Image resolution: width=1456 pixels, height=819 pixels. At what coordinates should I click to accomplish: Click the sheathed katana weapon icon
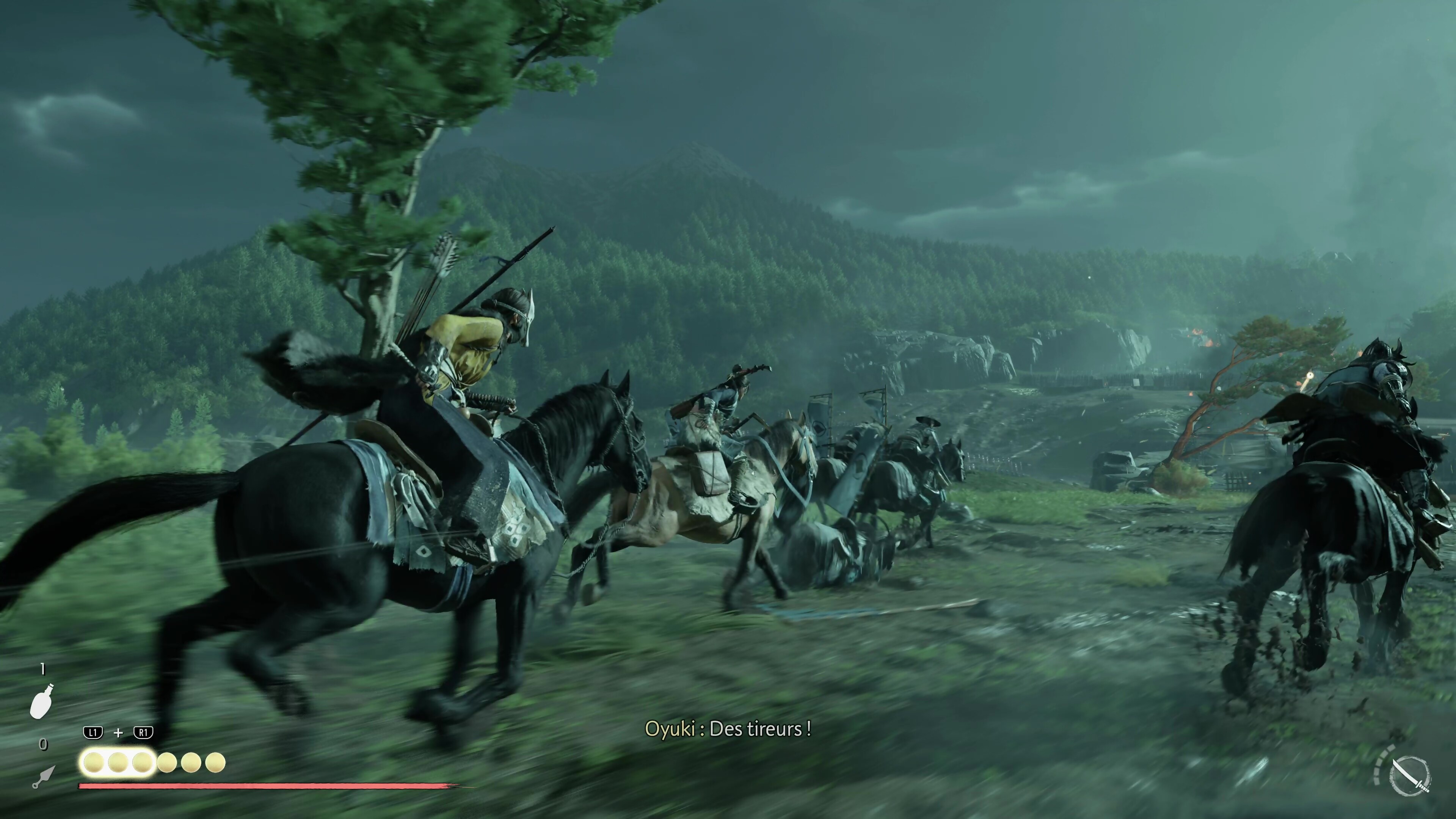(1410, 774)
